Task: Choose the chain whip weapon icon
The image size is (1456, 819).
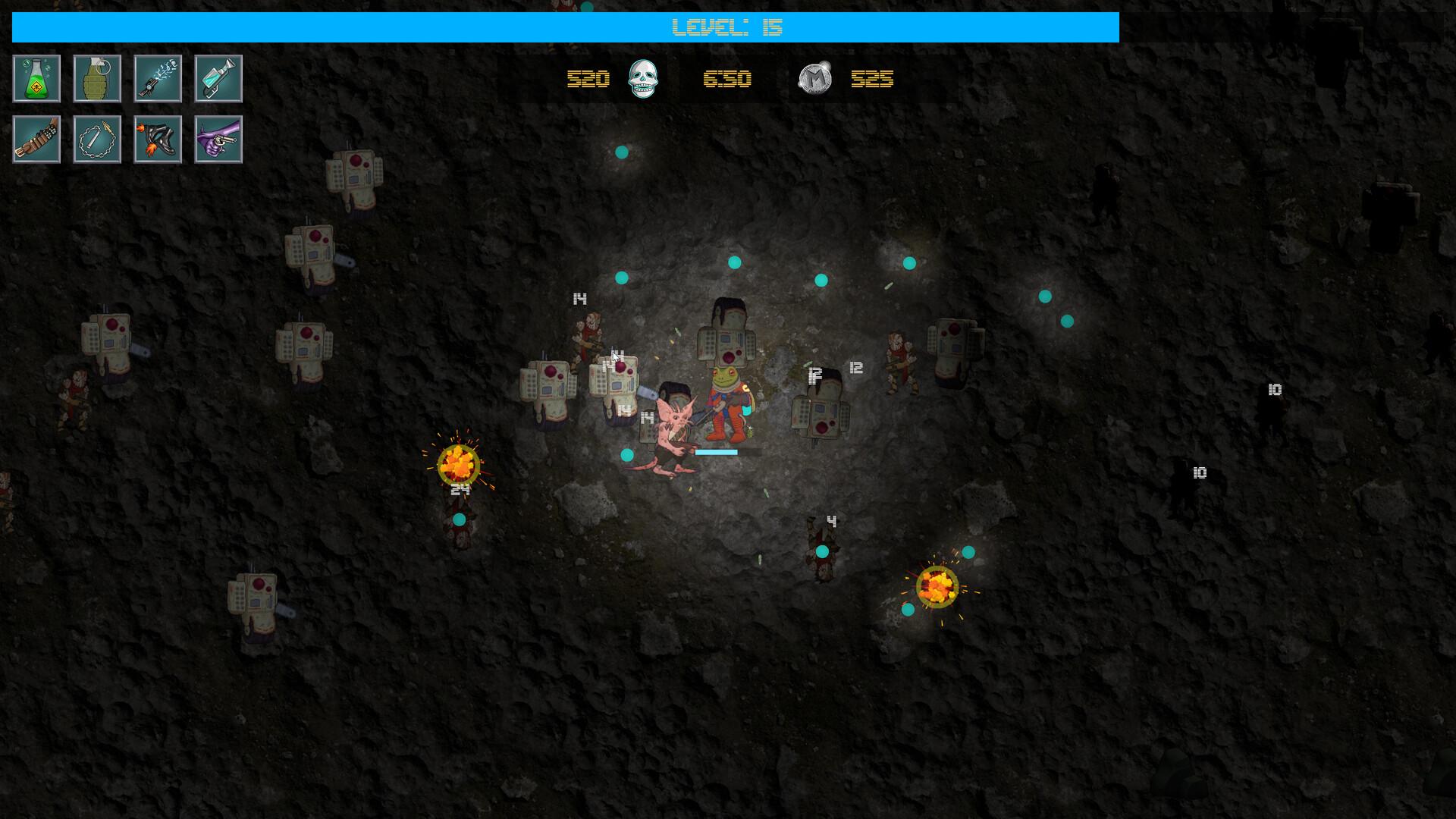Action: (x=97, y=139)
